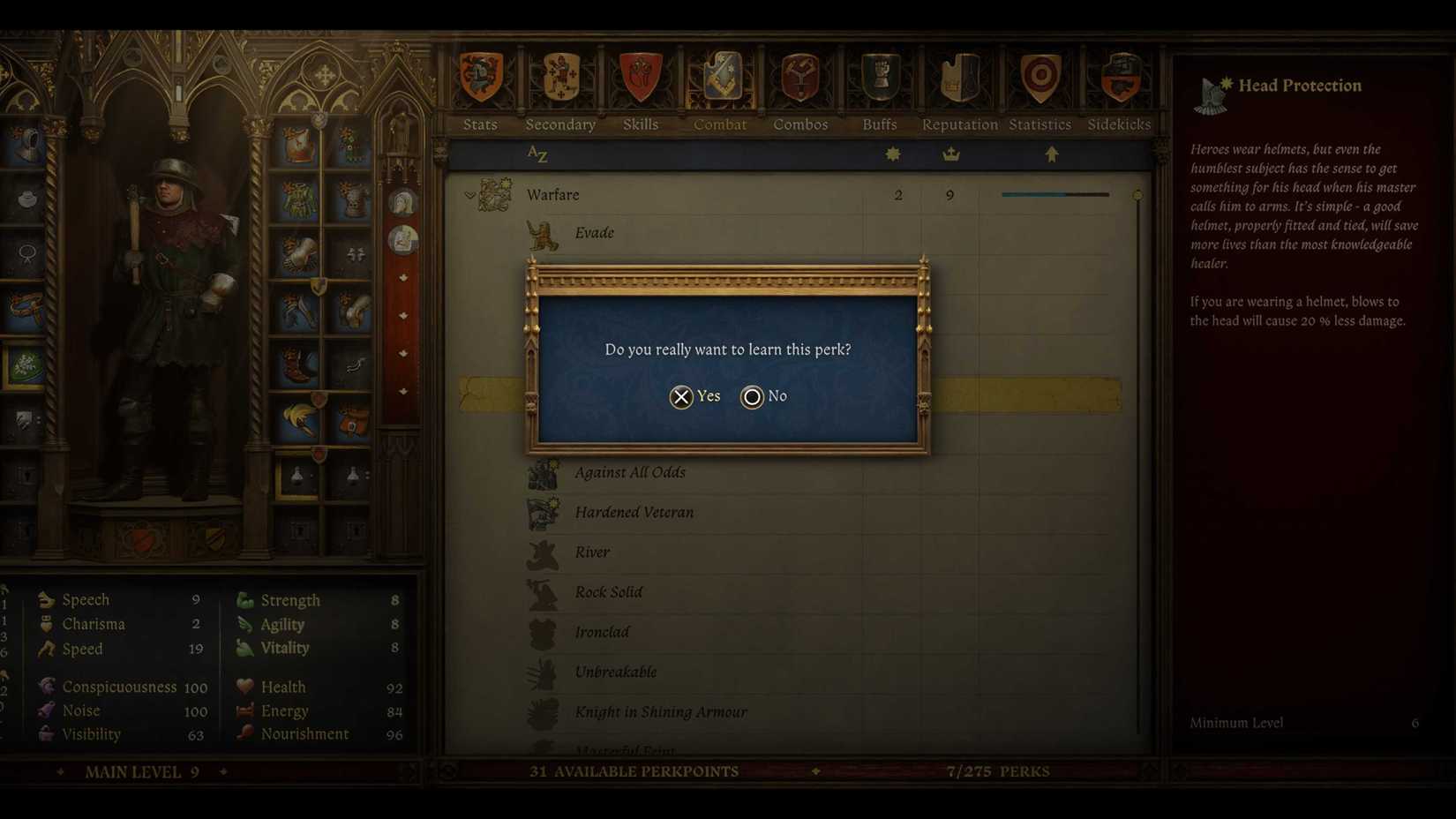
Task: Open the Hardened Veteran perk entry
Action: pos(634,512)
